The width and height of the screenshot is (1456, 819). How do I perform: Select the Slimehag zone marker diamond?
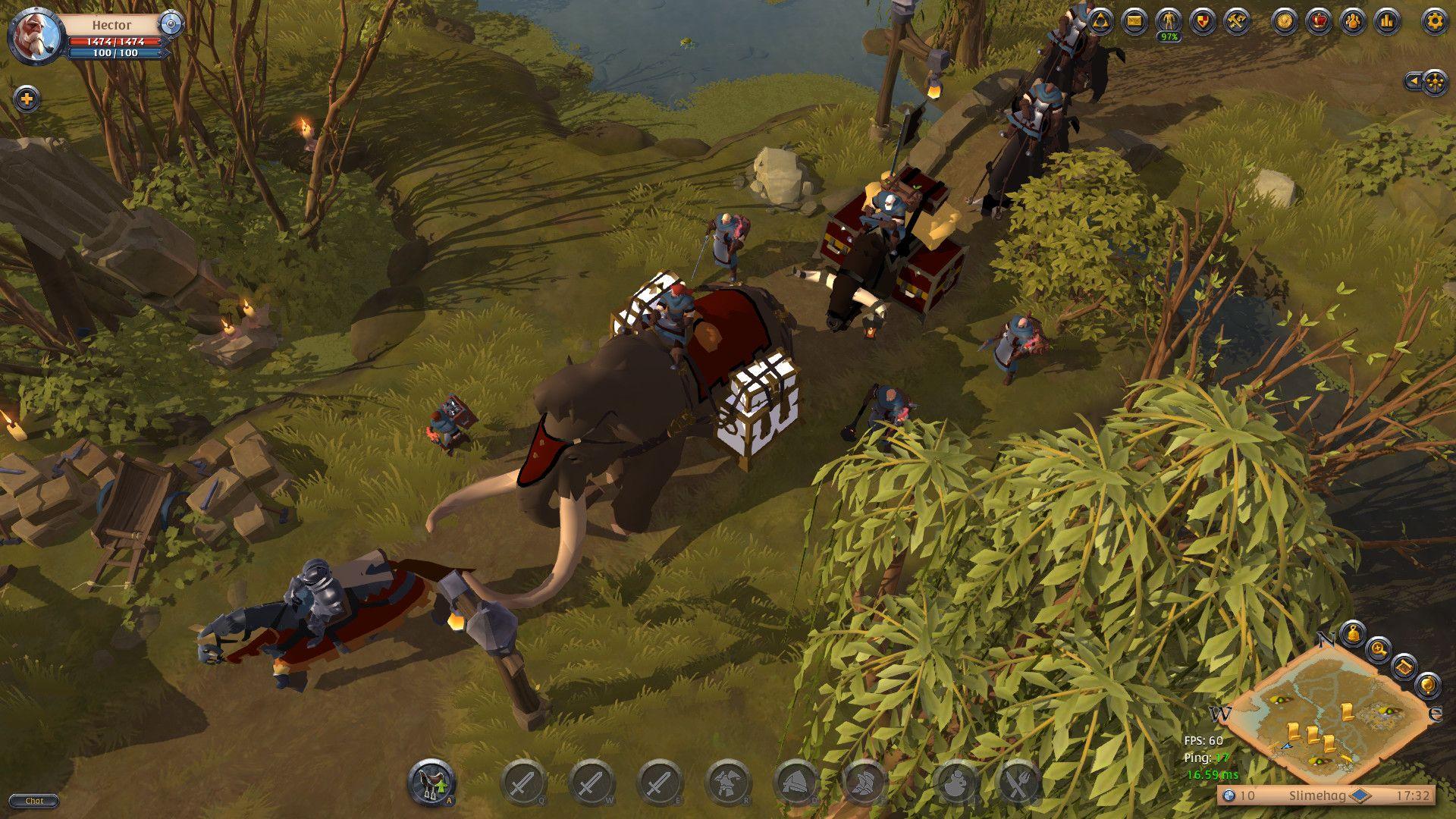pyautogui.click(x=1360, y=795)
